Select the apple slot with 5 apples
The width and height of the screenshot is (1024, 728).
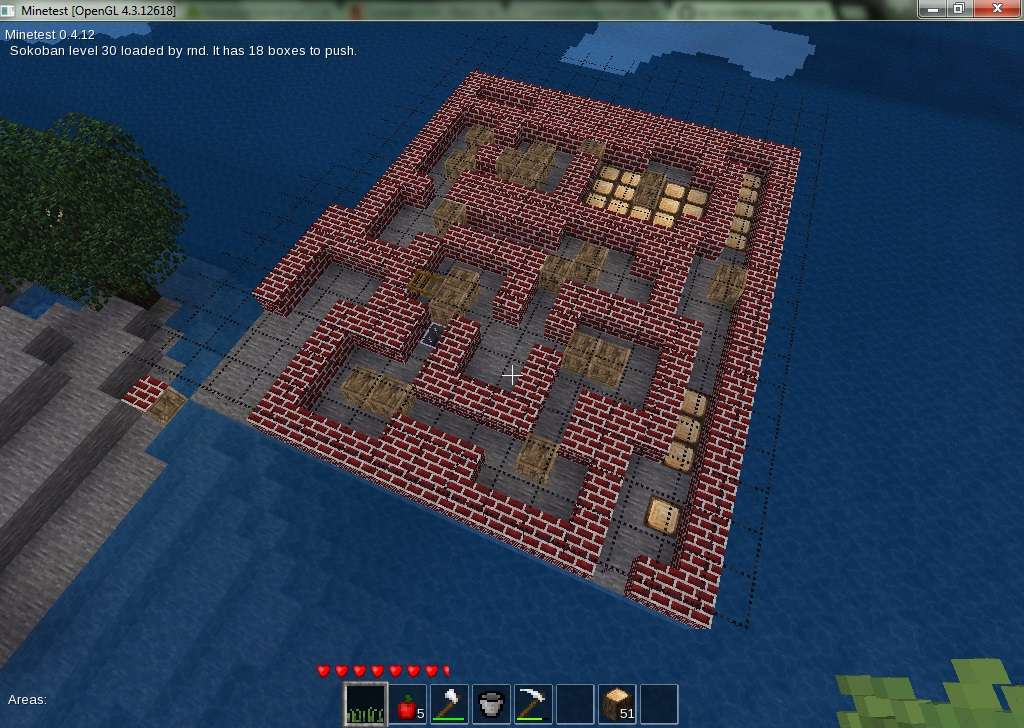coord(407,704)
